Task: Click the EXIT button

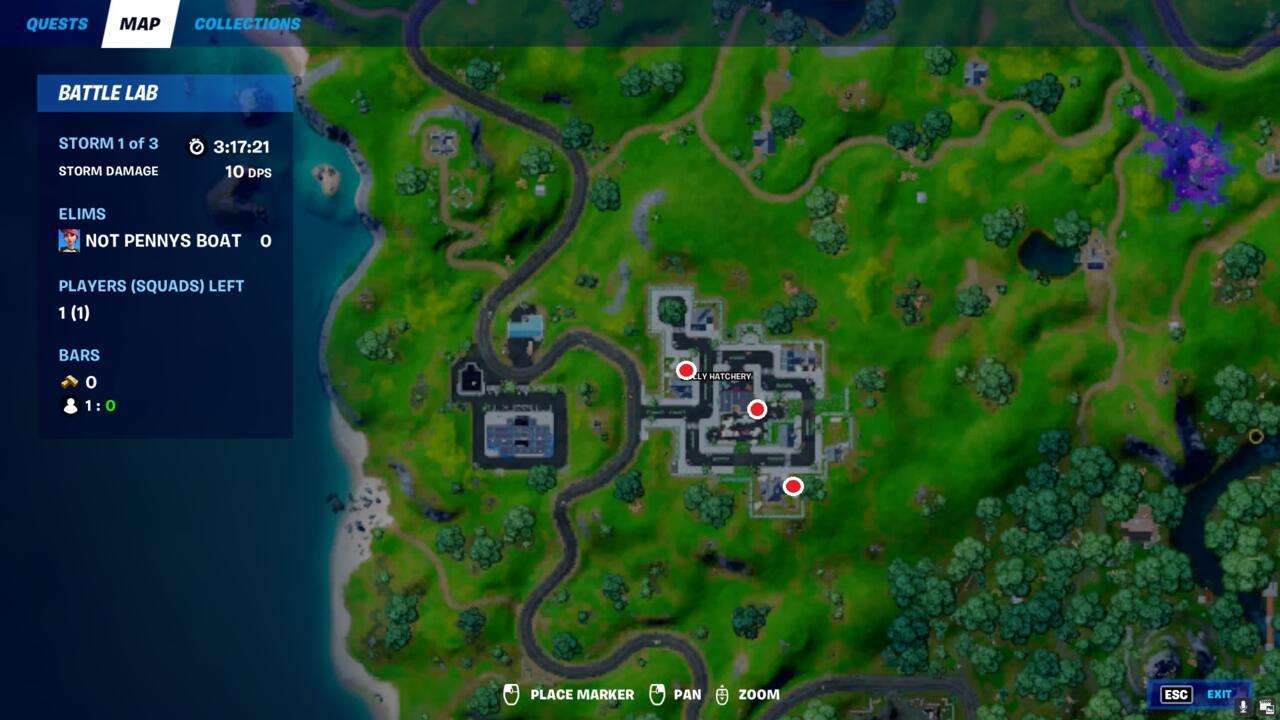Action: (1218, 693)
